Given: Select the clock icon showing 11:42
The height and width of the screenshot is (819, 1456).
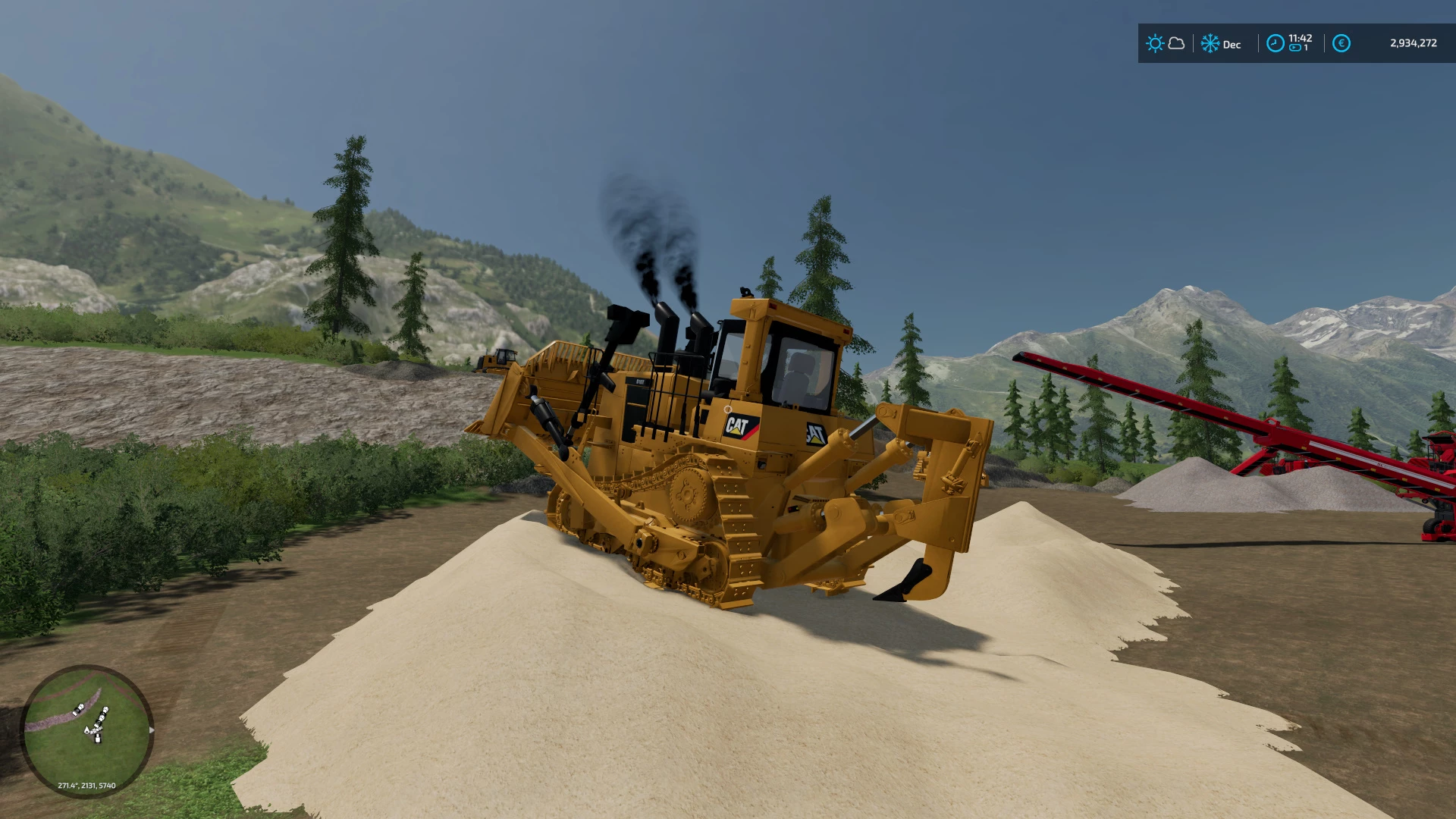Looking at the screenshot, I should coord(1276,44).
